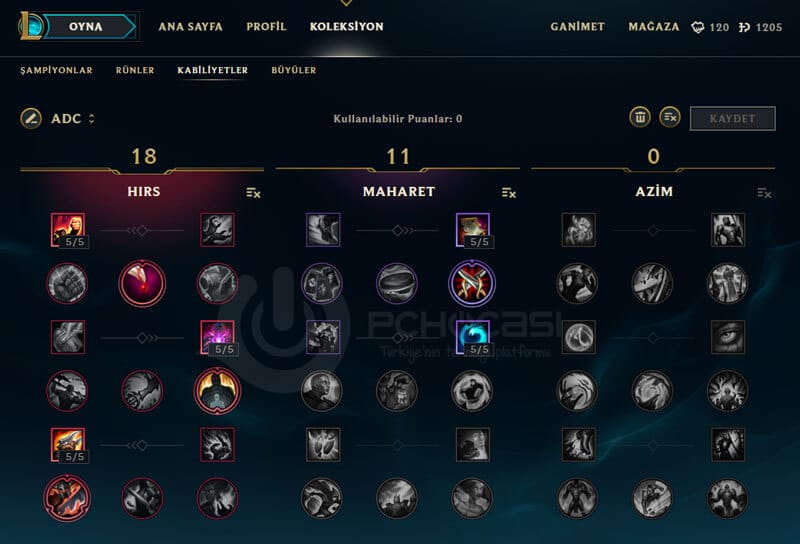Open the ADC mastery page dropdown
The image size is (800, 544).
[73, 119]
